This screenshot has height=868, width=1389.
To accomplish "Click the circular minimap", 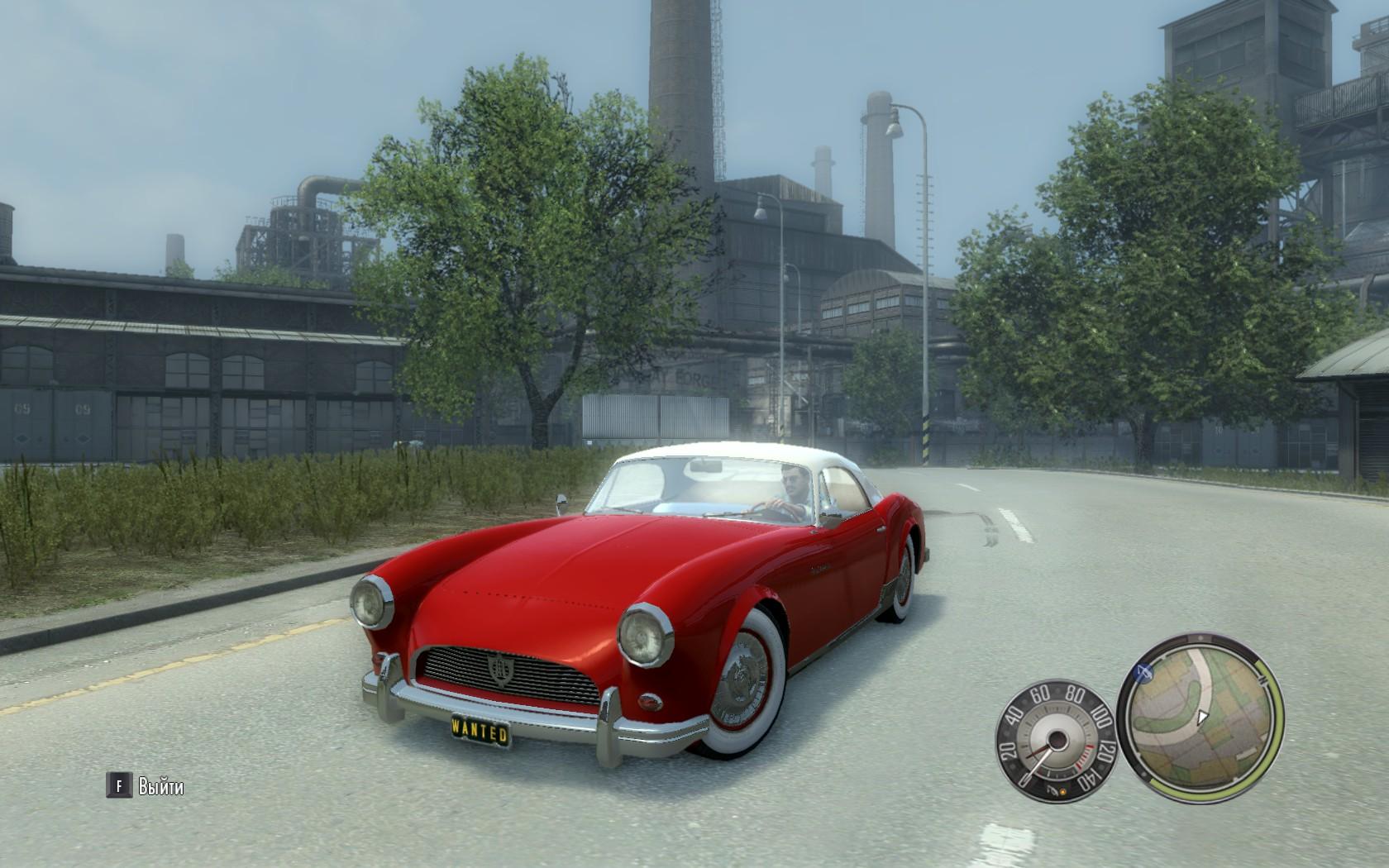I will click(x=1200, y=719).
